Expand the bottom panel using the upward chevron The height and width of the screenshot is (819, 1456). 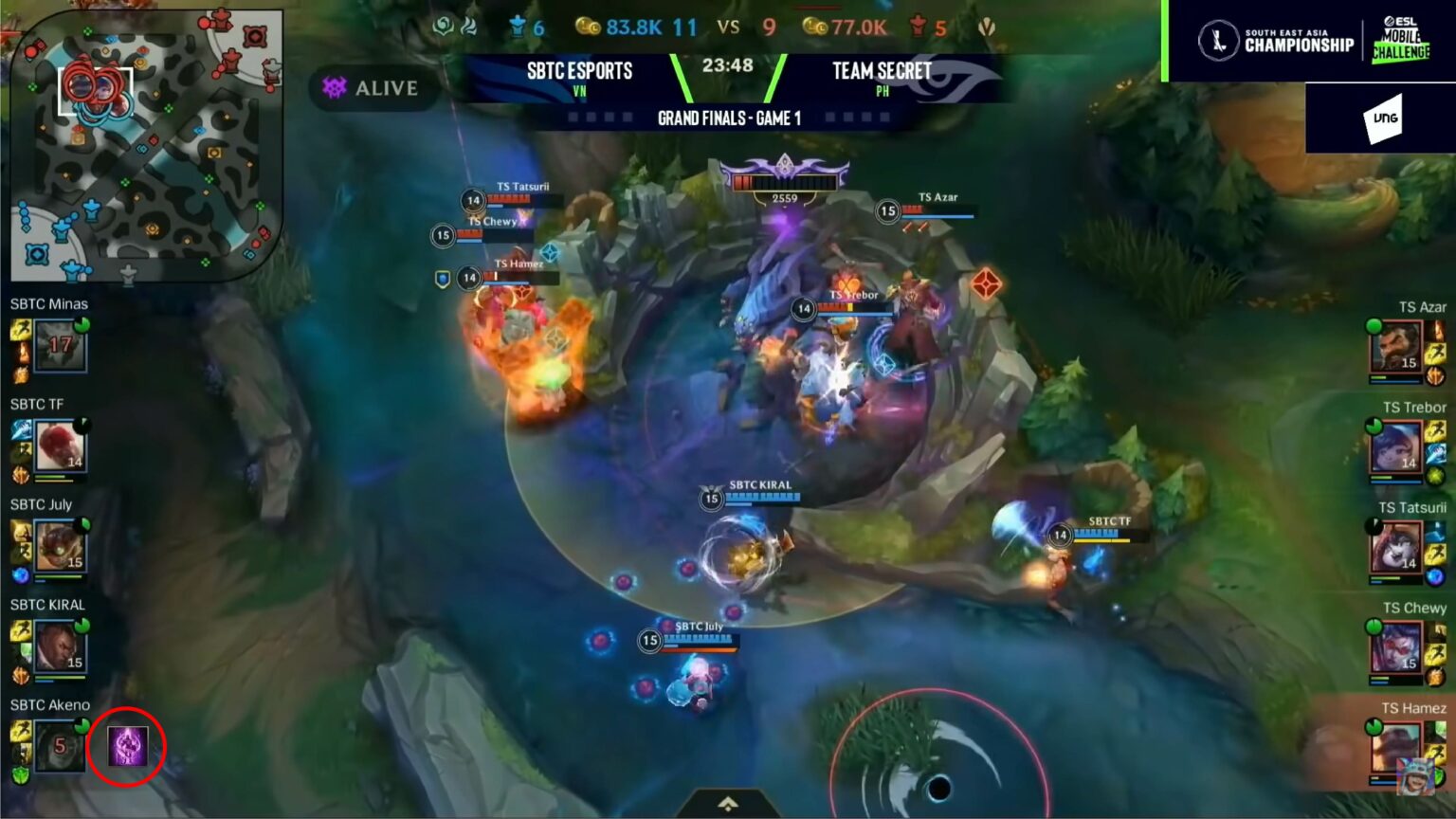[x=728, y=802]
